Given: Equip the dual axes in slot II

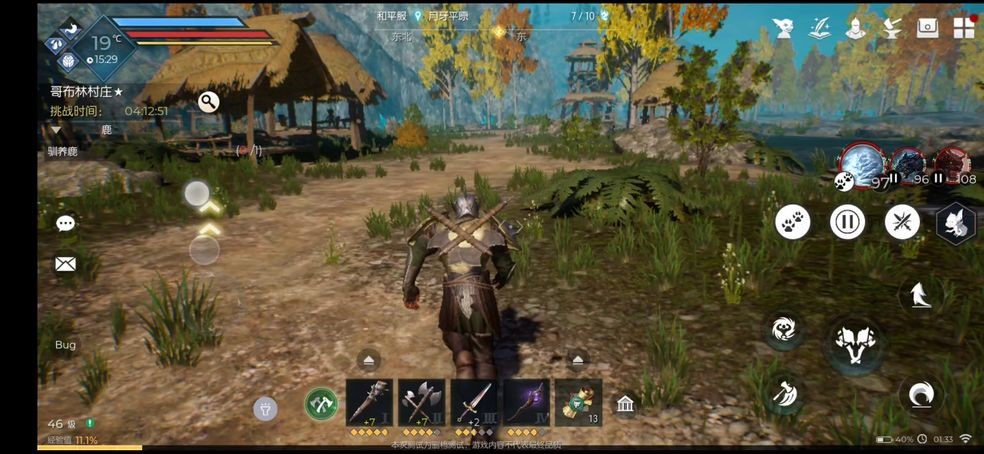Looking at the screenshot, I should 421,403.
